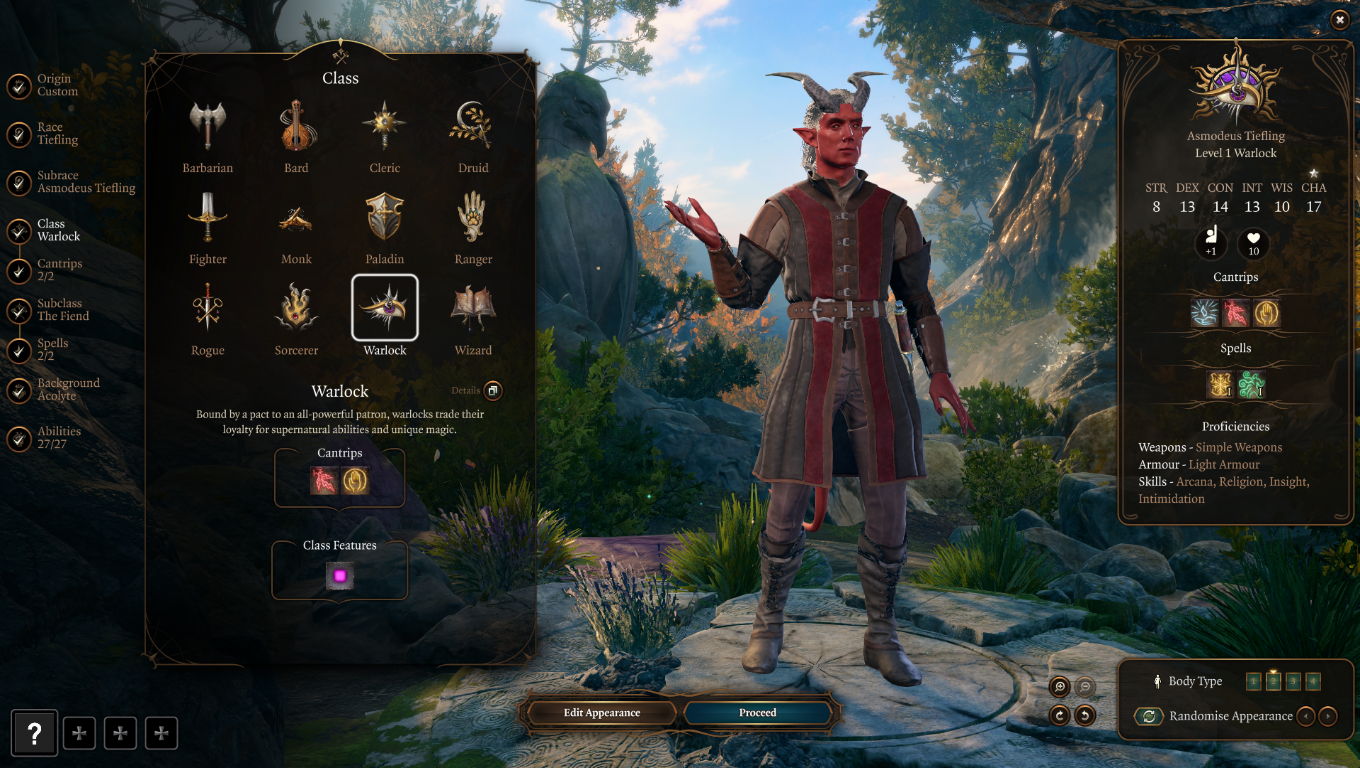Open Edit Appearance

click(601, 712)
